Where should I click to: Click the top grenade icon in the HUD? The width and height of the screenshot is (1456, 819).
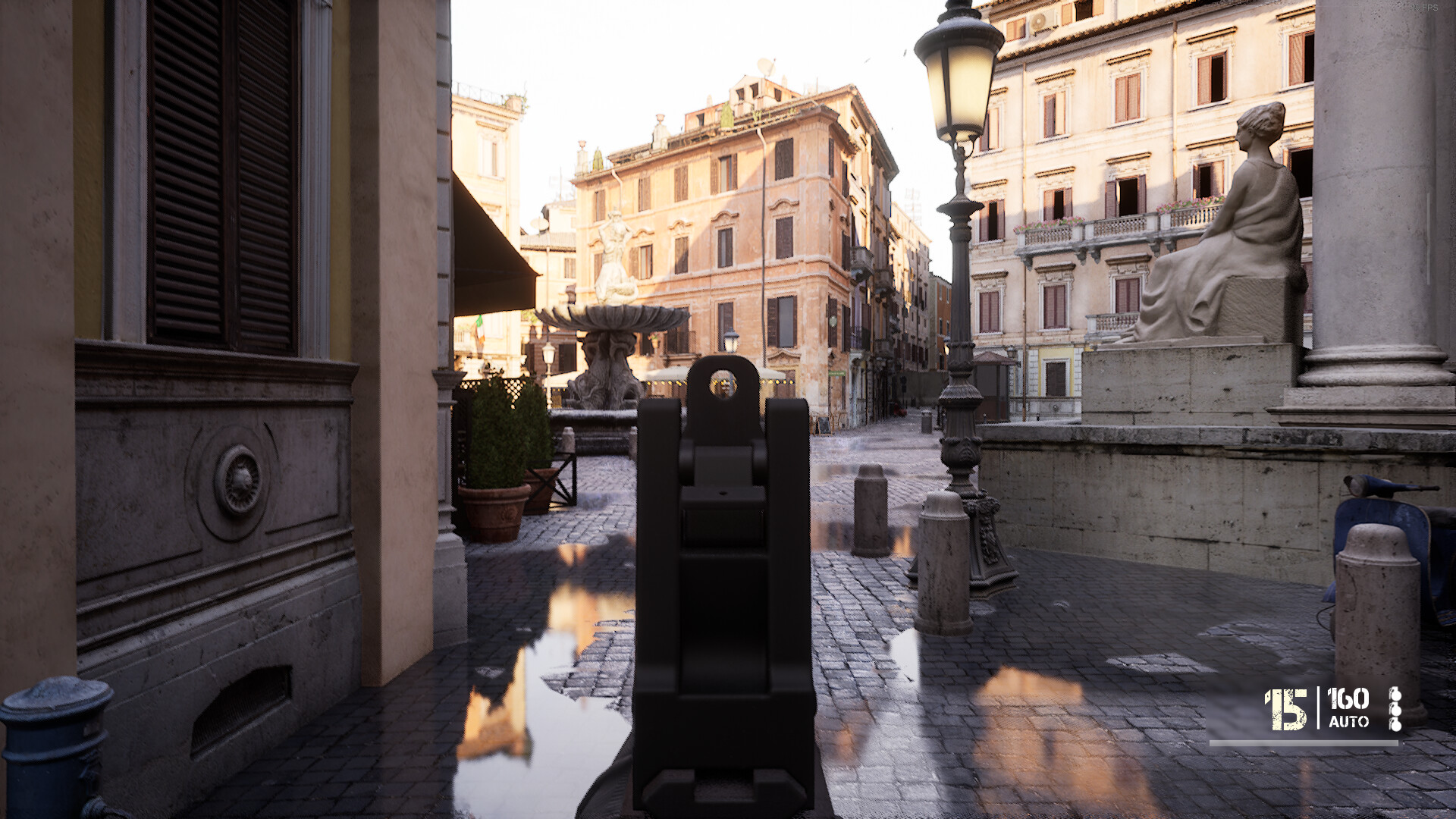[x=1396, y=695]
